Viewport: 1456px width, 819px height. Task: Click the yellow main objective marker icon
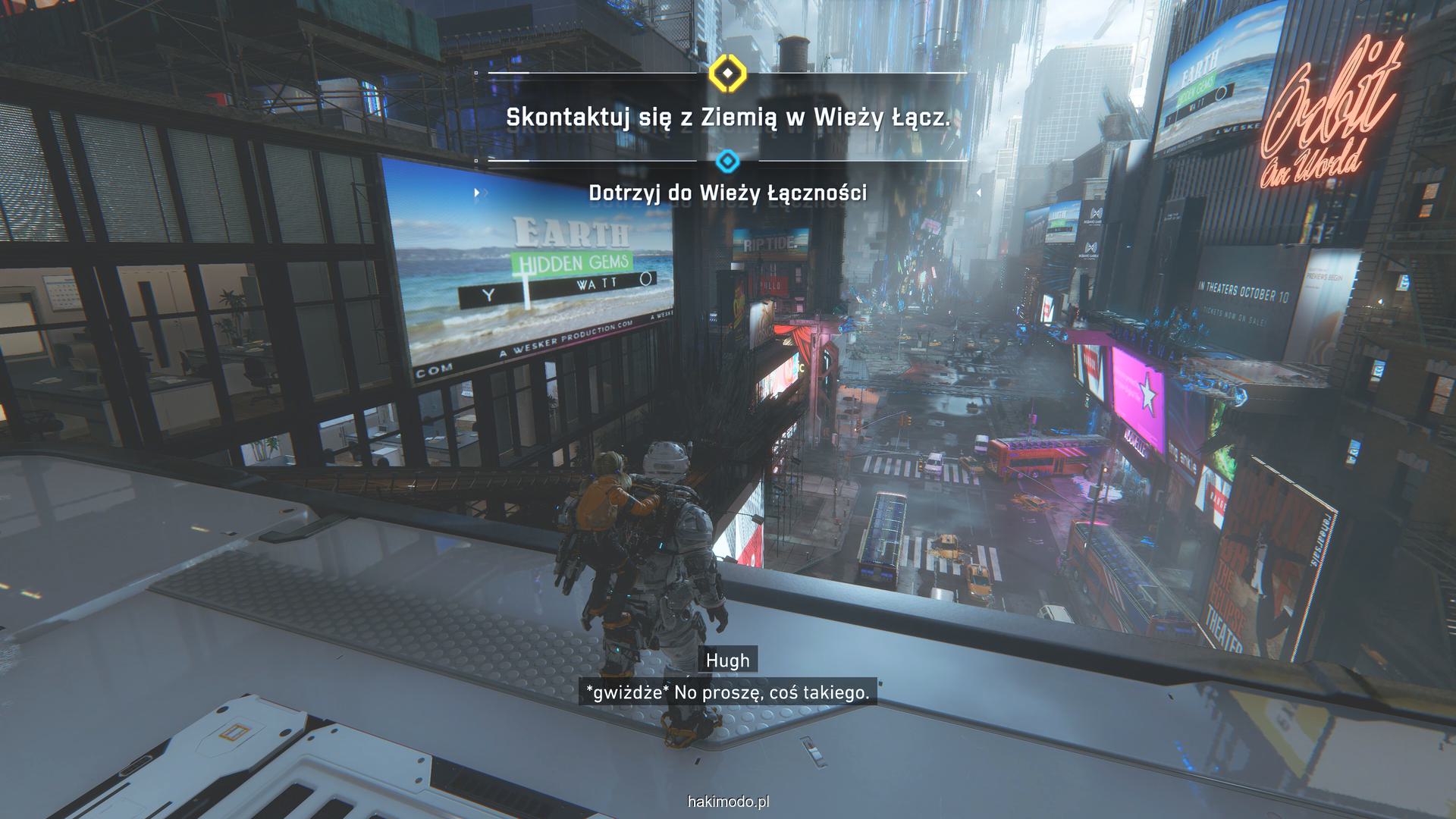[x=727, y=74]
